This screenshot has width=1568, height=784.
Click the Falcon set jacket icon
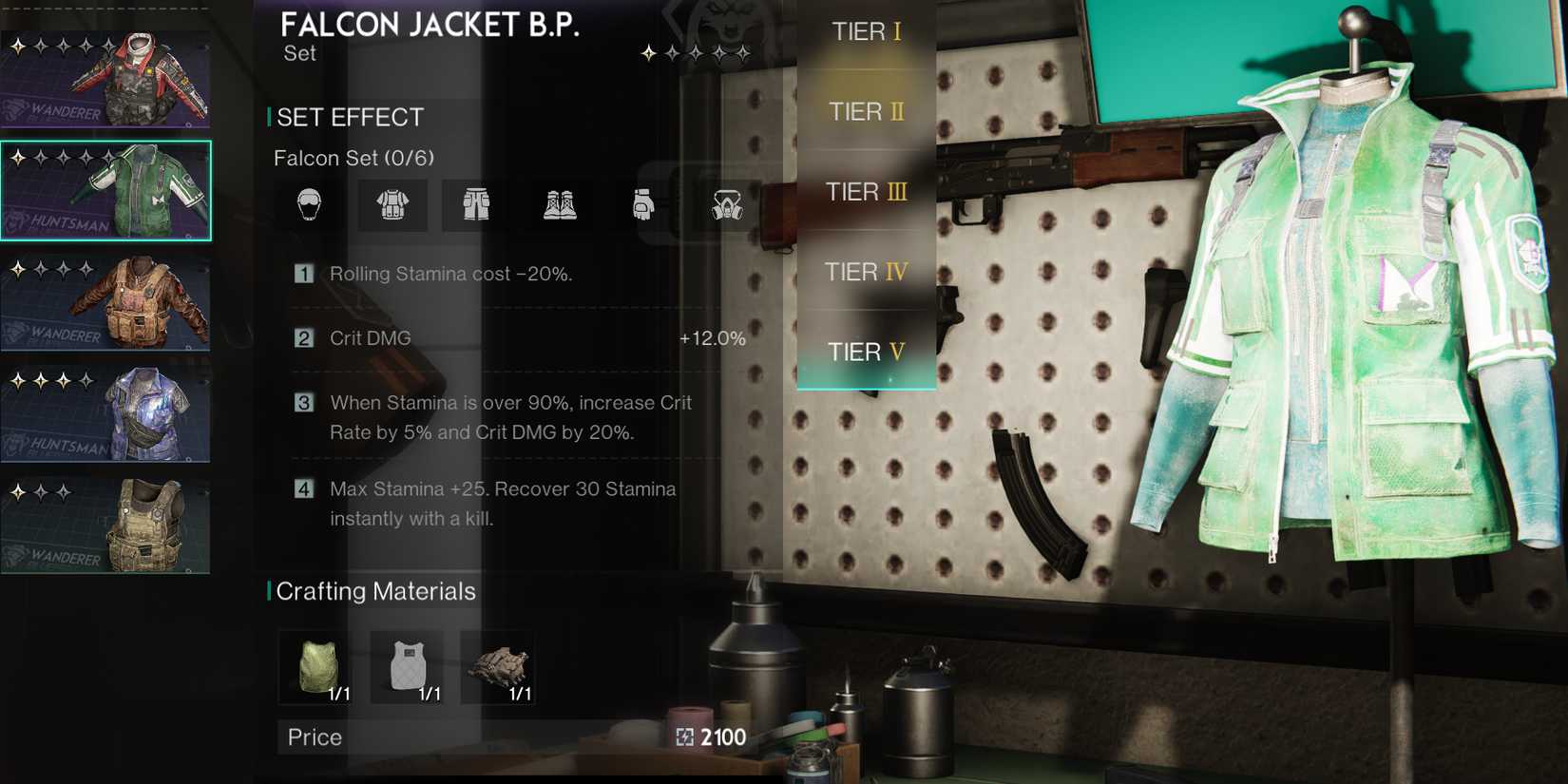point(392,204)
